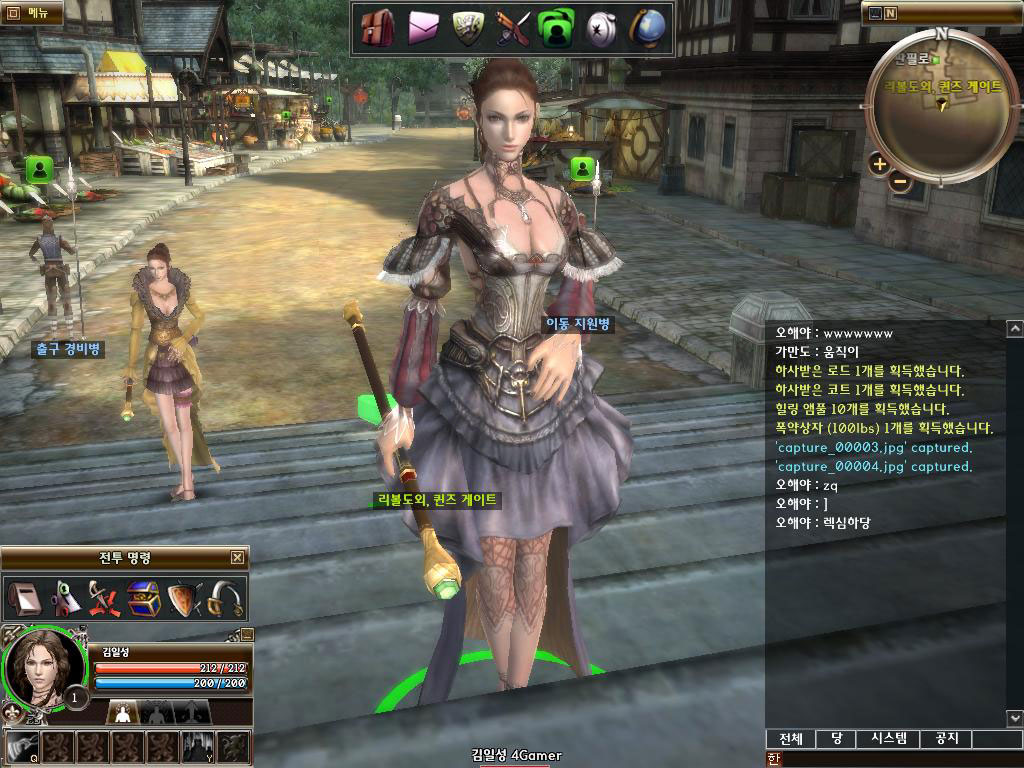Open the green people community icon

(x=556, y=29)
